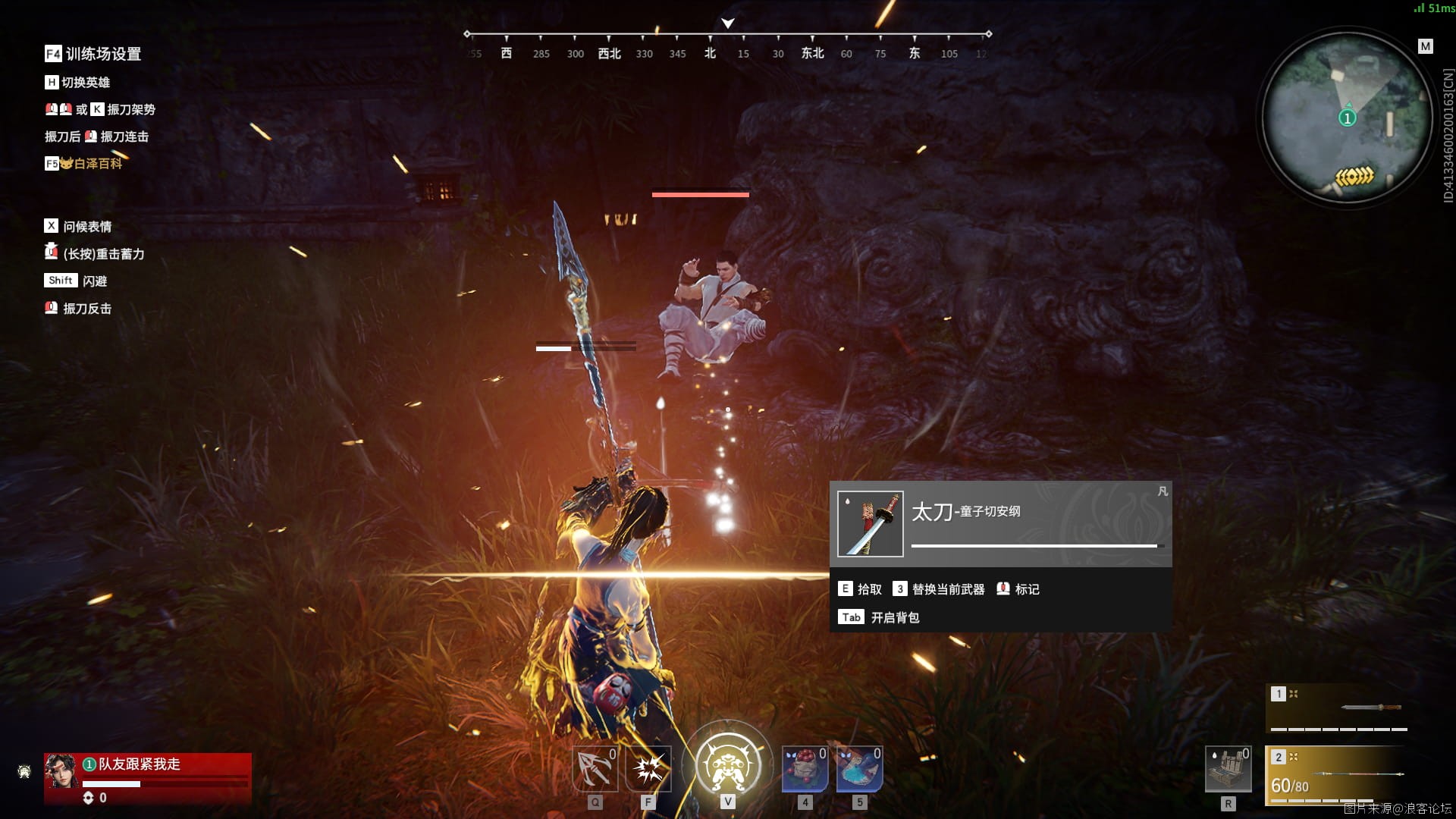Screen dimensions: 1456x819
Task: Select the teammate portrait in squad panel
Action: click(61, 771)
